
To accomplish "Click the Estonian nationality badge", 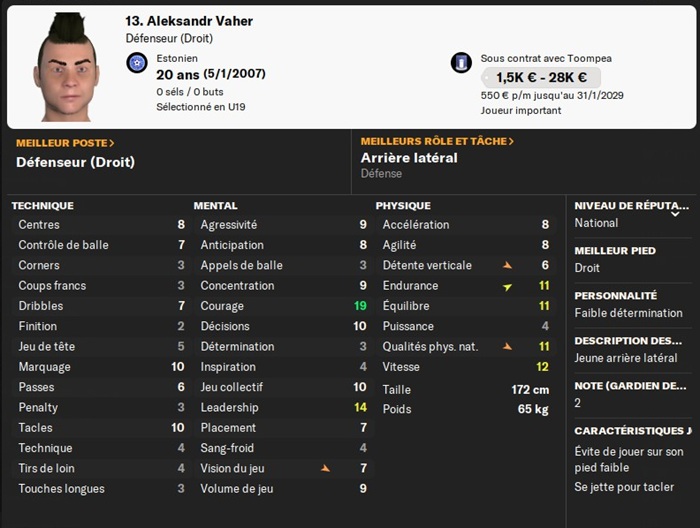I will point(137,64).
